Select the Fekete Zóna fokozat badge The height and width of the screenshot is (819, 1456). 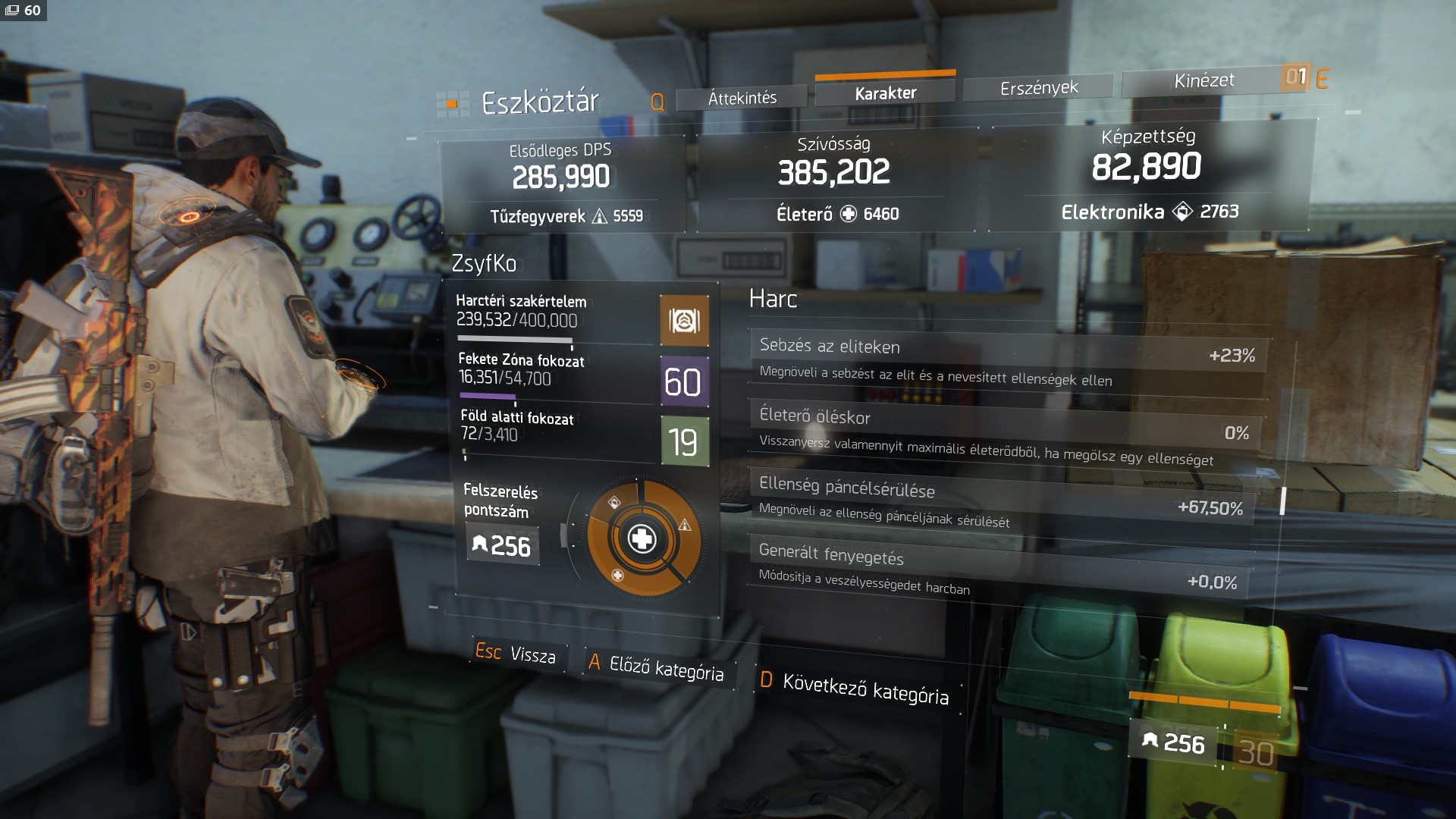click(x=684, y=381)
